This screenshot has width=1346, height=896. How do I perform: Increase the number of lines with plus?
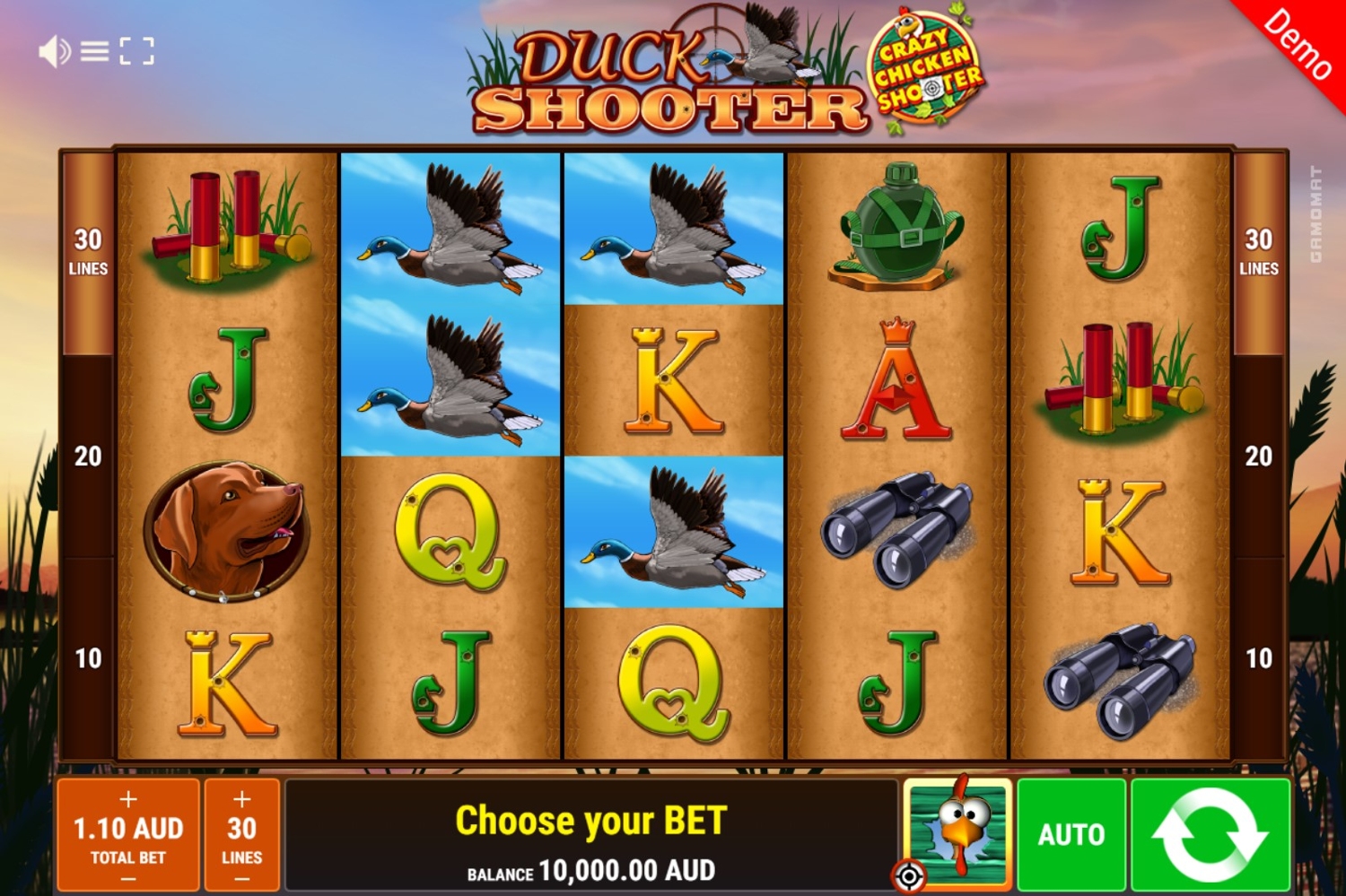coord(242,799)
